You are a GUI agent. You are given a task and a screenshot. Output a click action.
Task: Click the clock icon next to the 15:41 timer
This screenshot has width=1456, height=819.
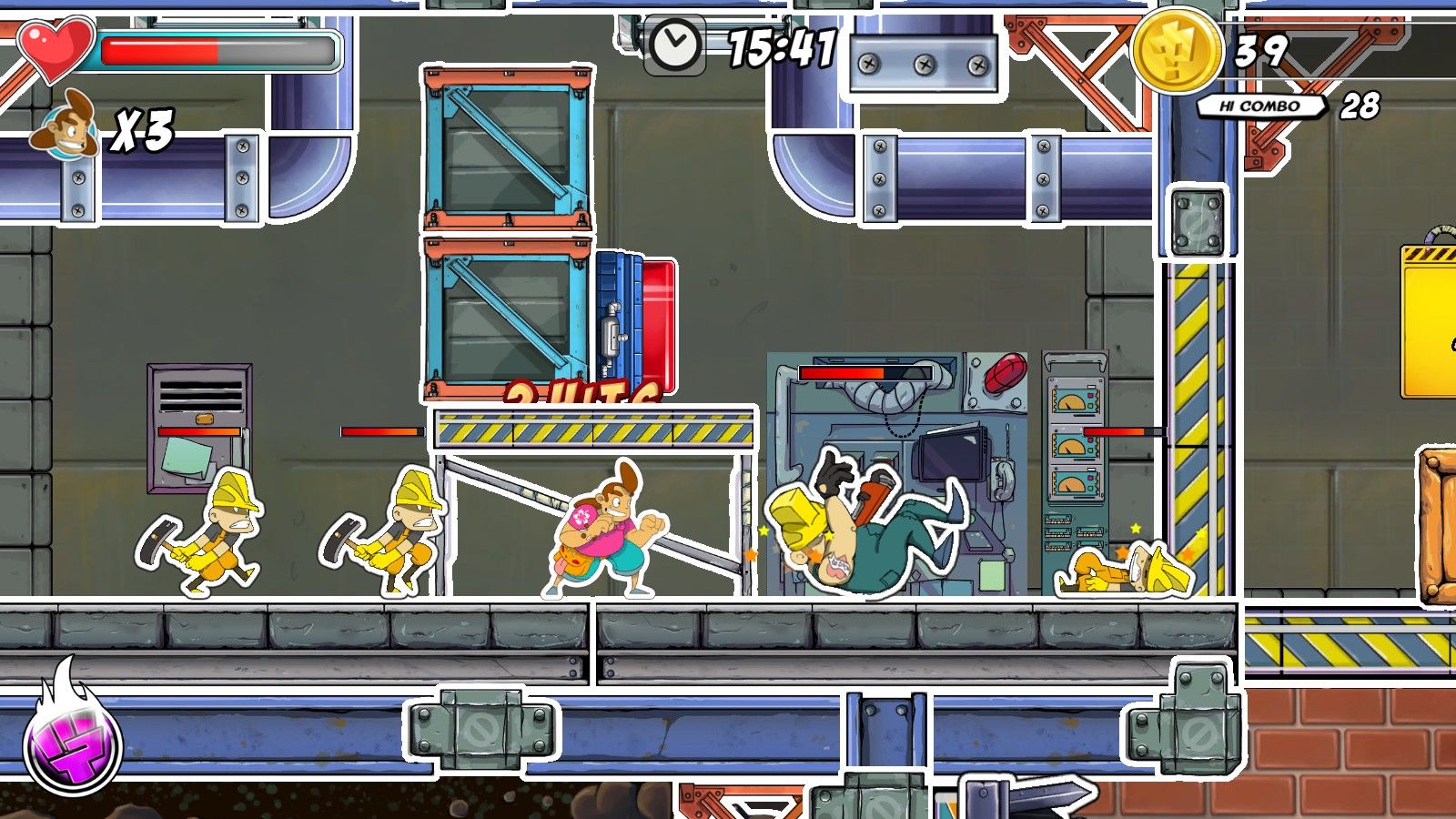point(674,44)
